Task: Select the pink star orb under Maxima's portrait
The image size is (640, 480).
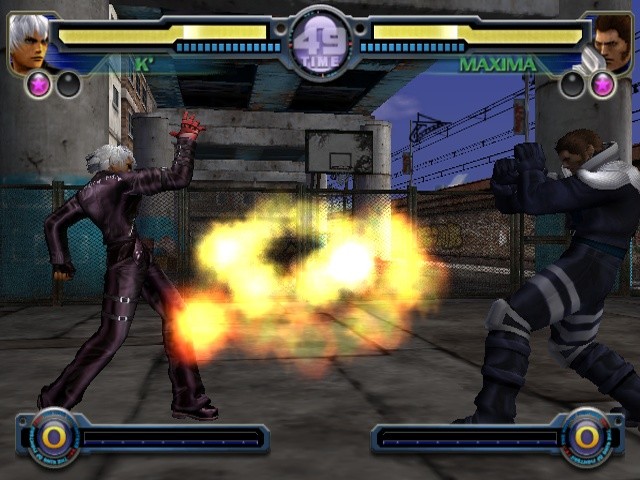Action: (x=602, y=85)
